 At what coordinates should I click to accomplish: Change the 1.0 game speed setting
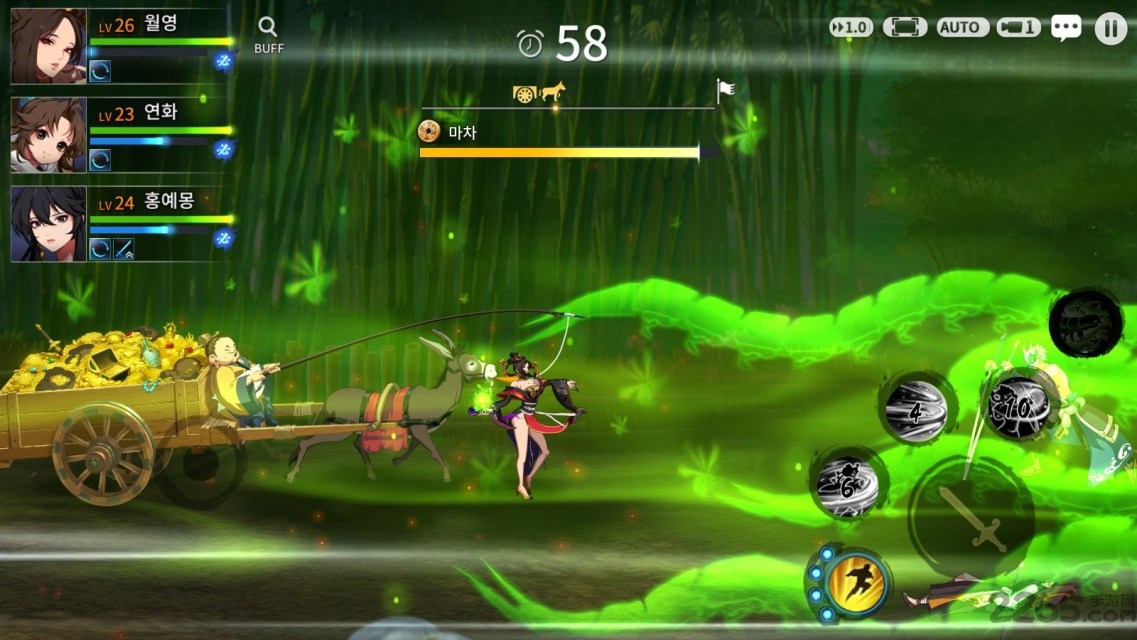tap(851, 28)
